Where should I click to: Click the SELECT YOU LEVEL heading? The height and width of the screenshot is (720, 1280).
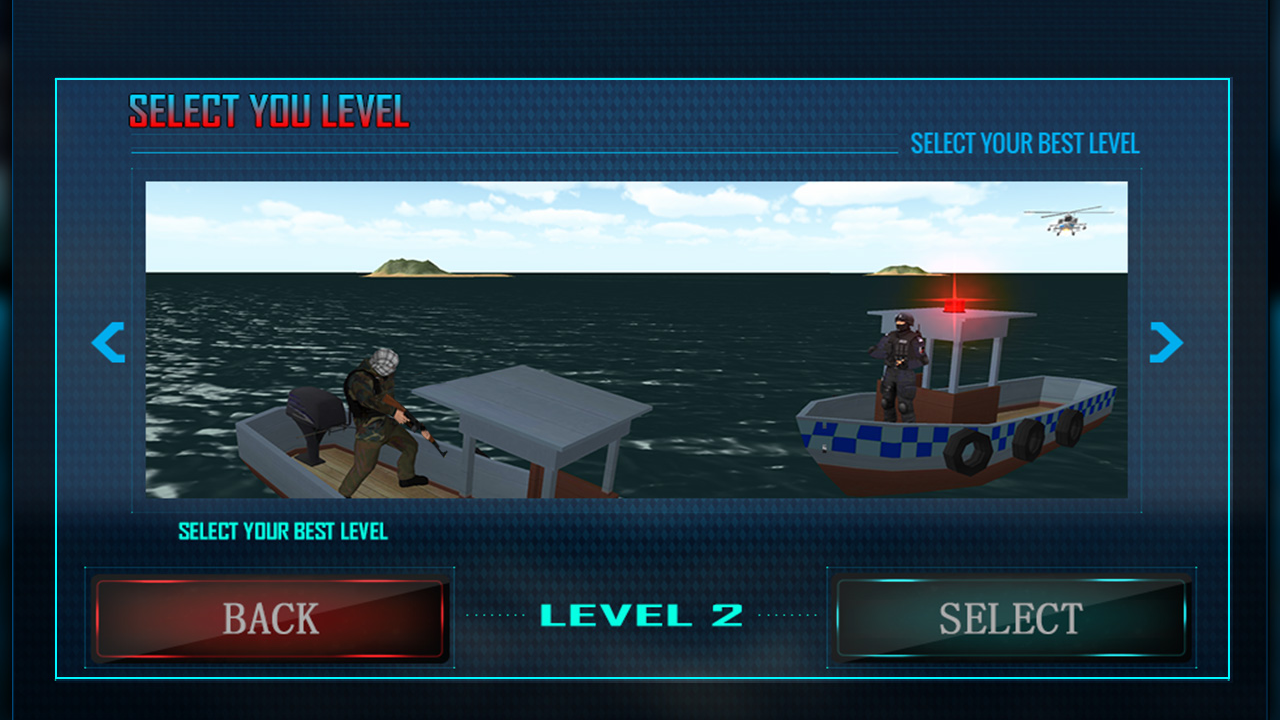coord(268,112)
